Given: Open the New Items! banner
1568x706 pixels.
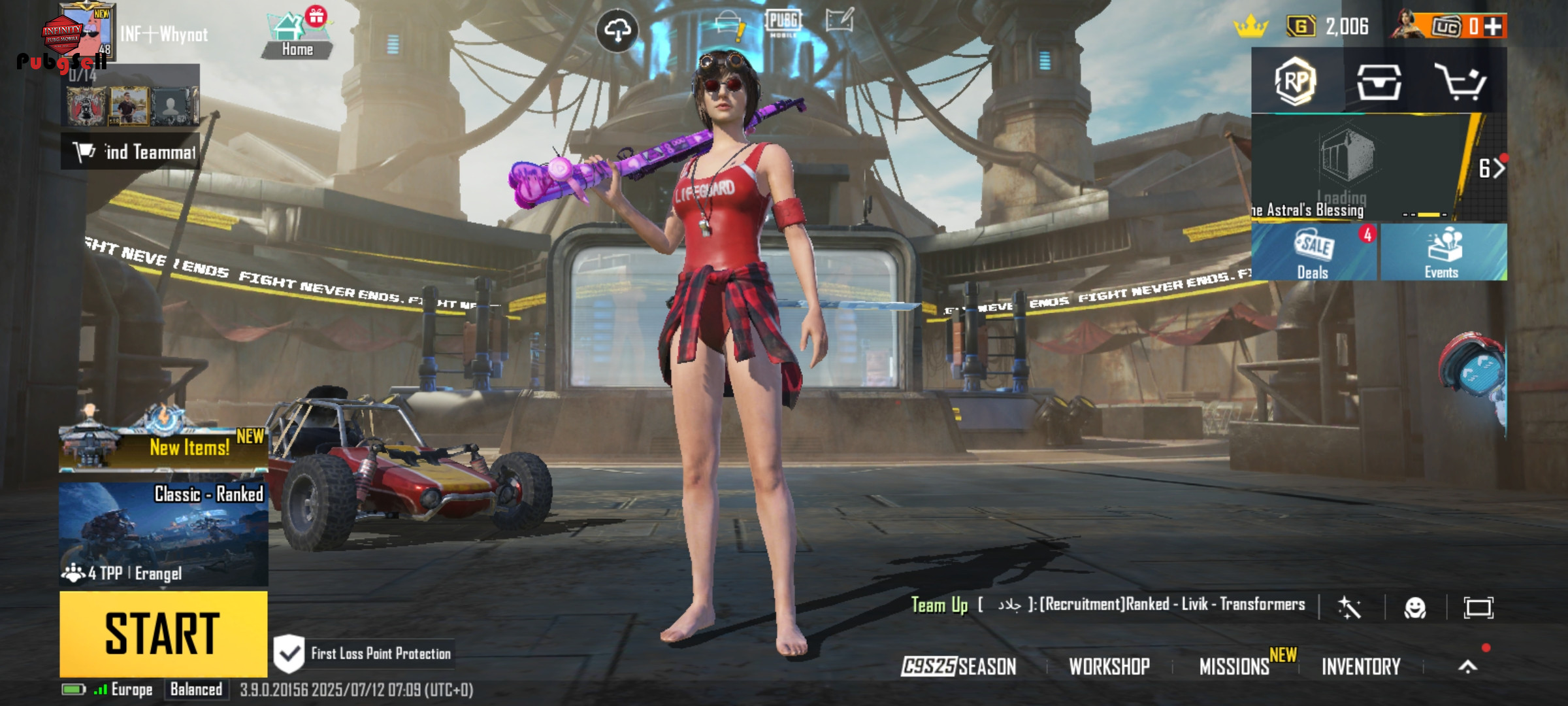Looking at the screenshot, I should pyautogui.click(x=163, y=448).
